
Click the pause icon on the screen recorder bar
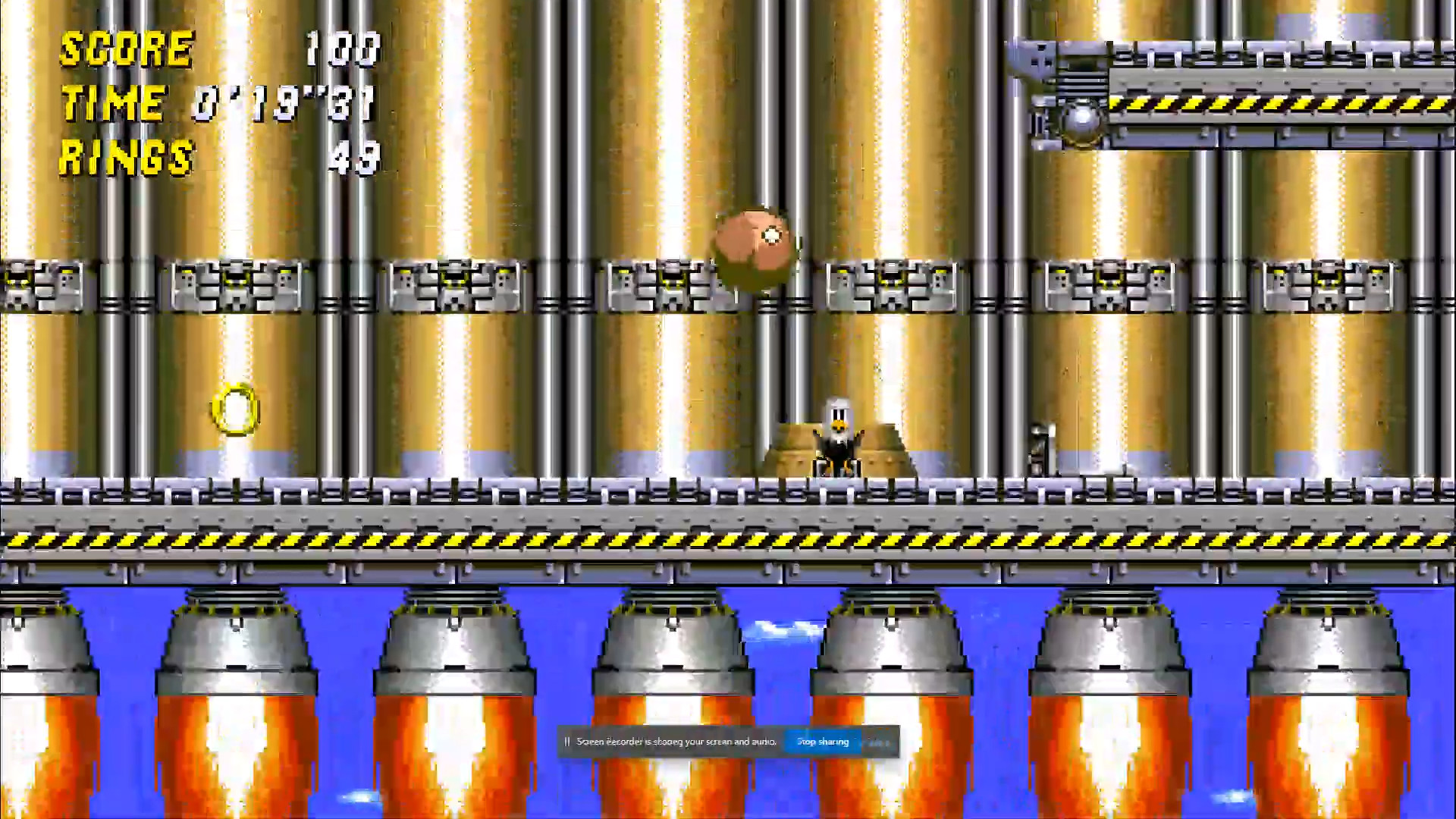[x=567, y=742]
